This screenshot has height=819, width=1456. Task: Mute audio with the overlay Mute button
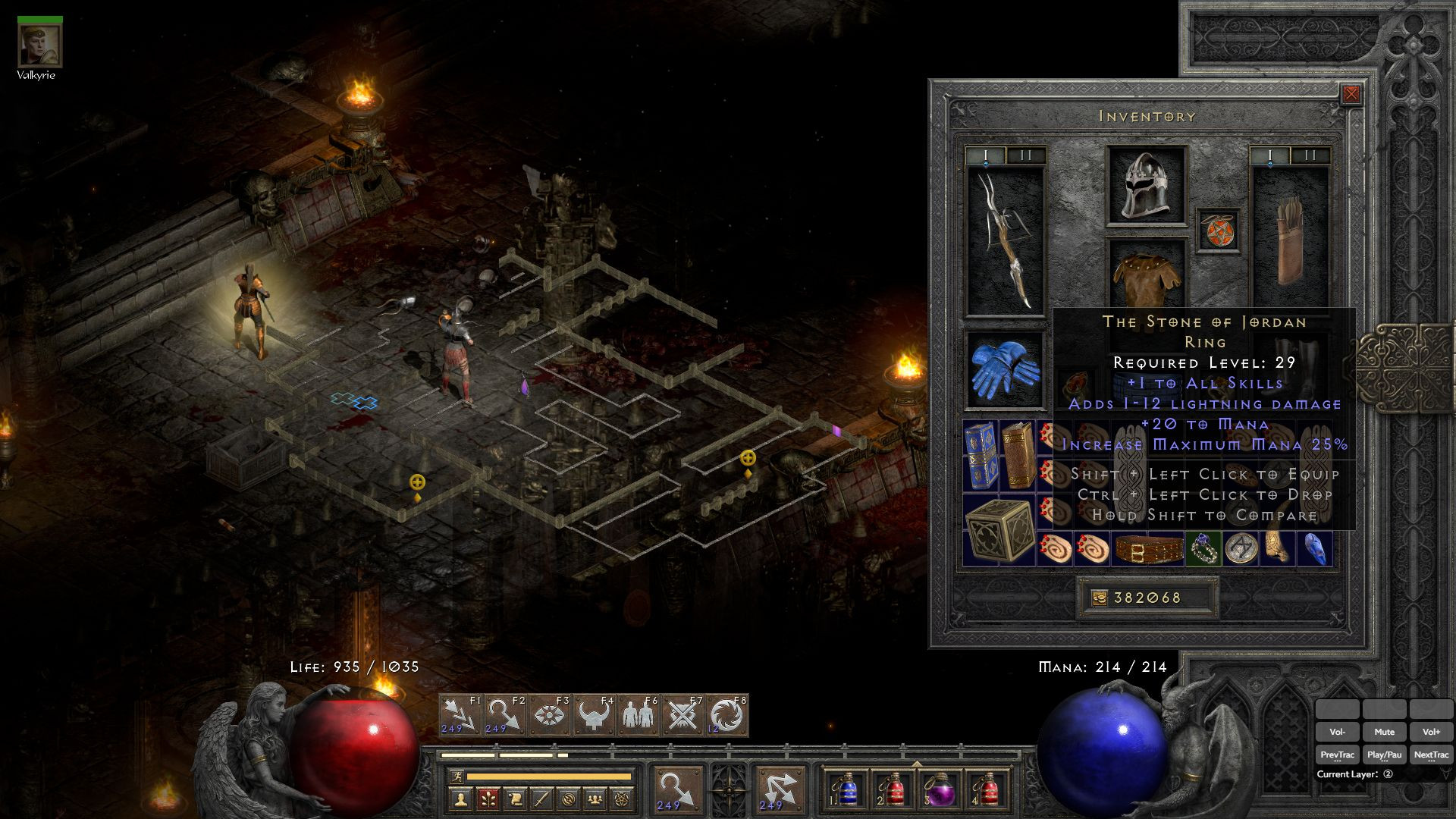click(x=1384, y=732)
